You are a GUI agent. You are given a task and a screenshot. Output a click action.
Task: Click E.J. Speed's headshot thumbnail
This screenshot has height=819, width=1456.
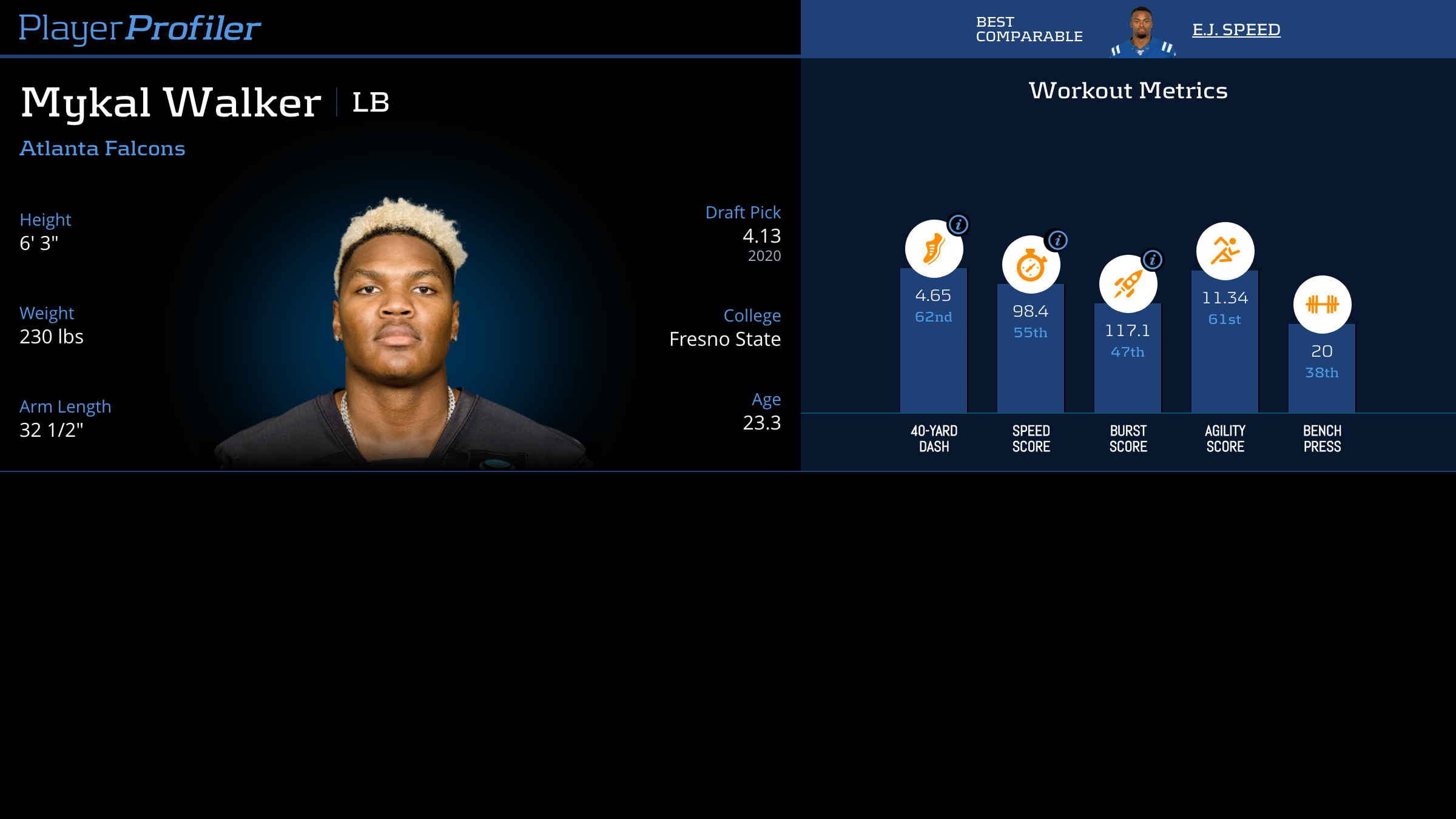[x=1142, y=32]
